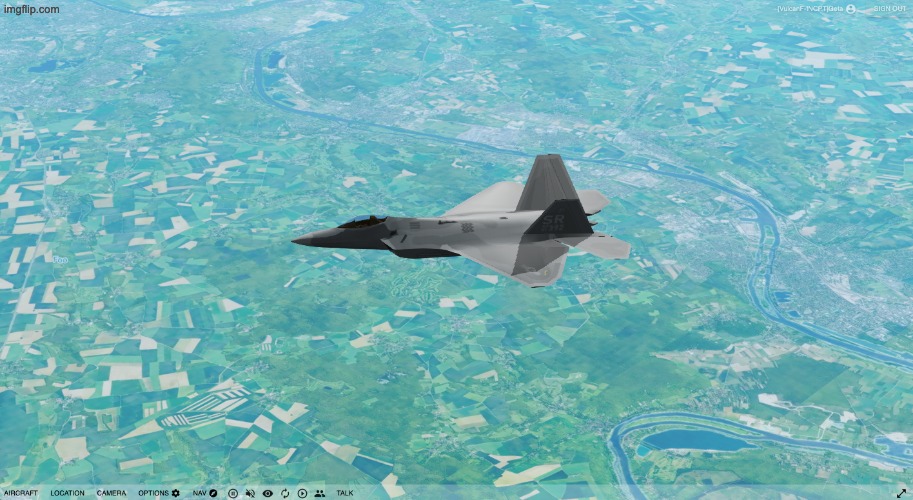This screenshot has height=500, width=913.
Task: Expand to fullscreen with the arrows icon
Action: pyautogui.click(x=900, y=493)
